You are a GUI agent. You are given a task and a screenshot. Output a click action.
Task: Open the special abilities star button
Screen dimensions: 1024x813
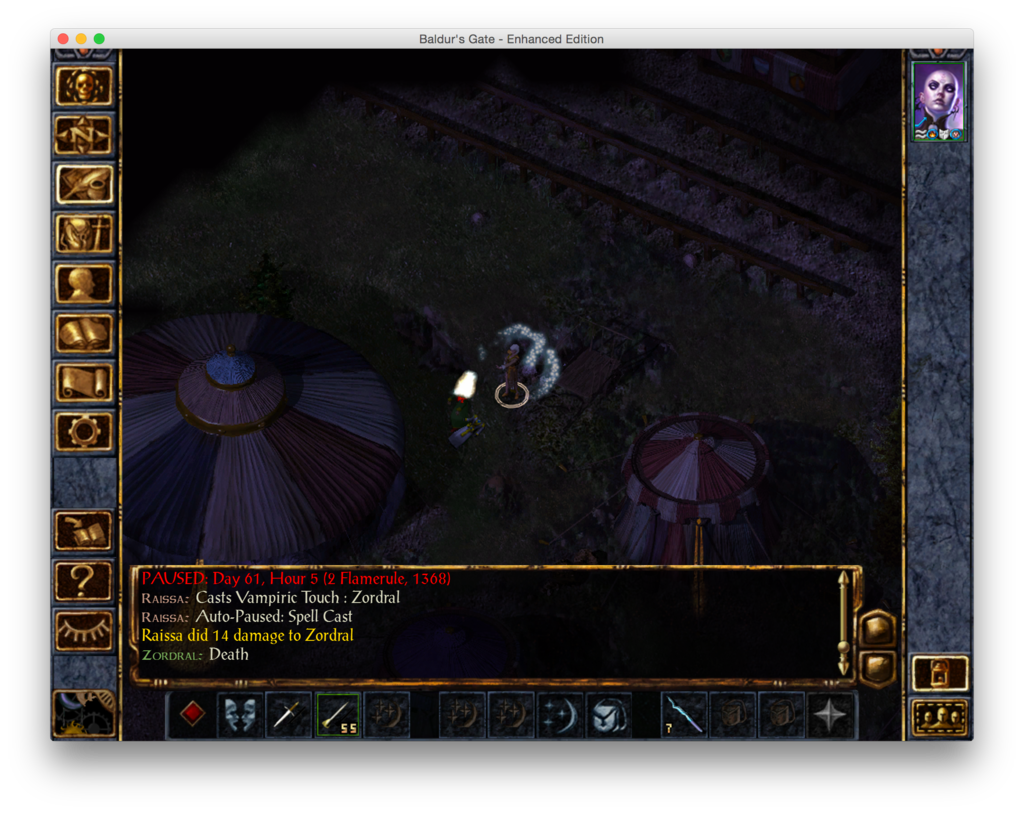[x=831, y=715]
